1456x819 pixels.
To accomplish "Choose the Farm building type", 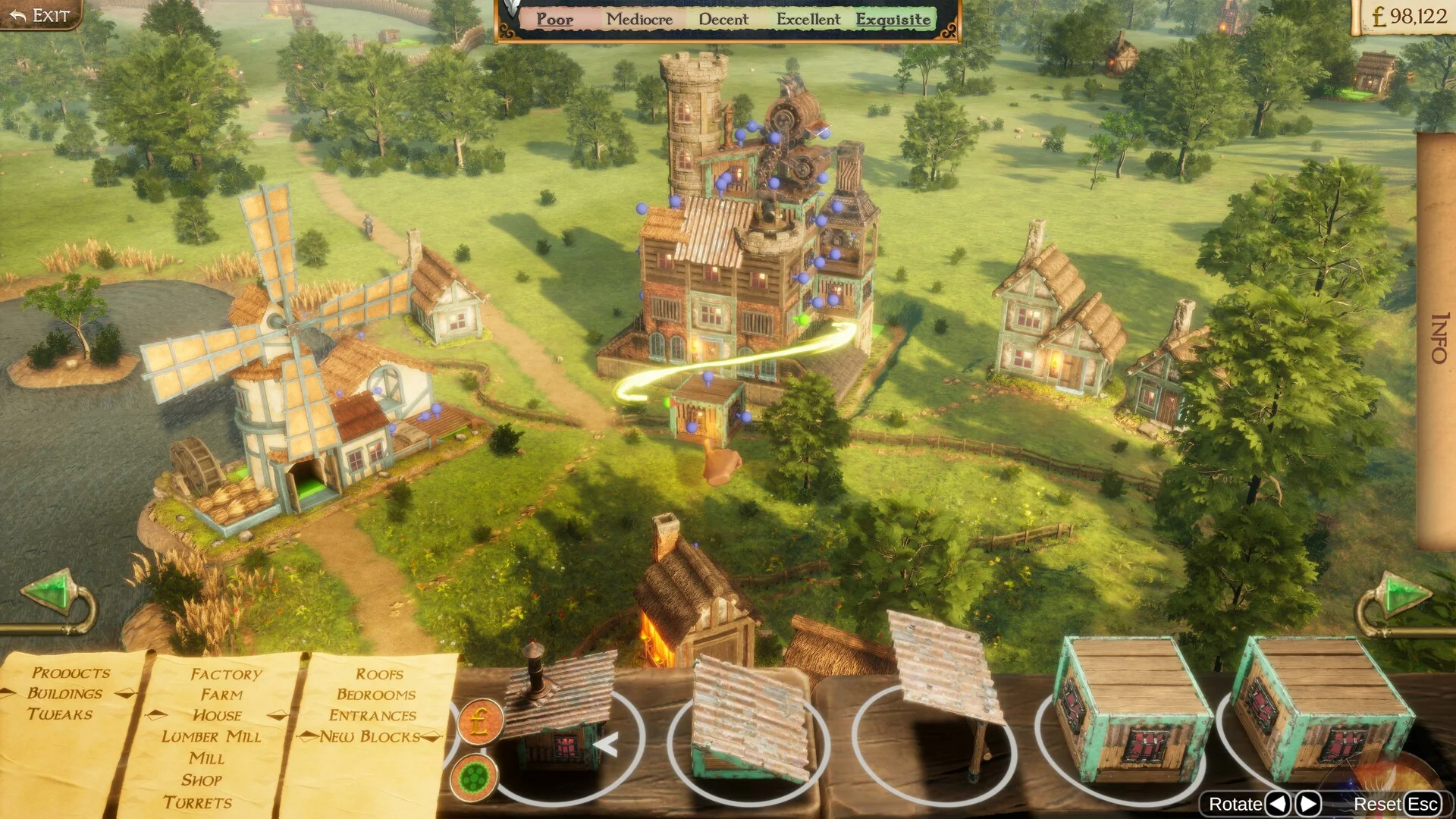I will tap(221, 695).
